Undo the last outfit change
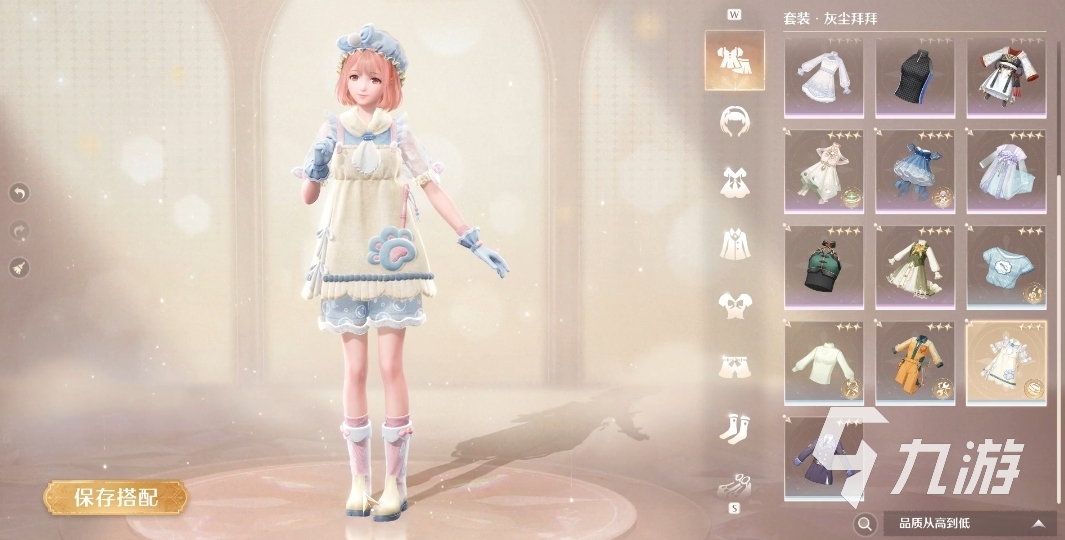Screen dimensions: 1065x540 click(19, 192)
